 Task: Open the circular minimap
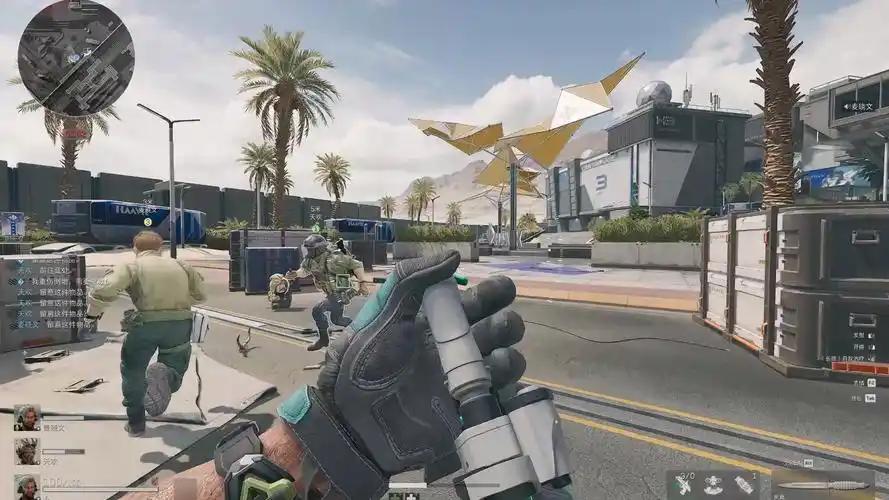point(76,57)
